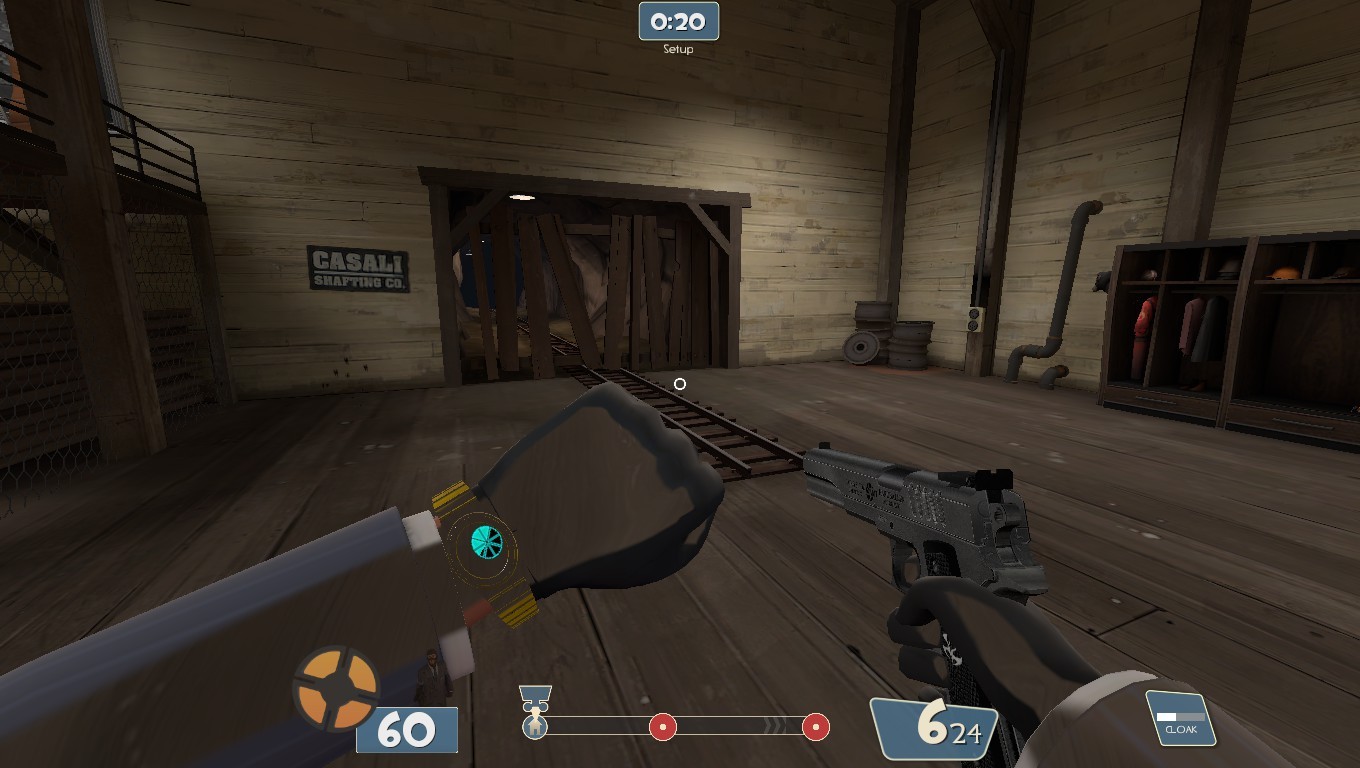Click the white dot crosshair at screen center
The height and width of the screenshot is (768, 1360).
coord(680,383)
